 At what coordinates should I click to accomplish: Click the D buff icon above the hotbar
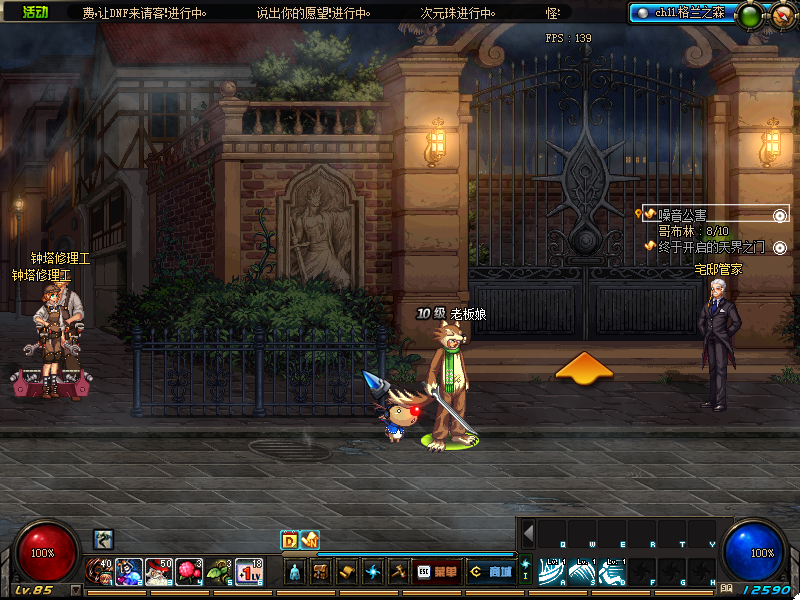coord(289,540)
